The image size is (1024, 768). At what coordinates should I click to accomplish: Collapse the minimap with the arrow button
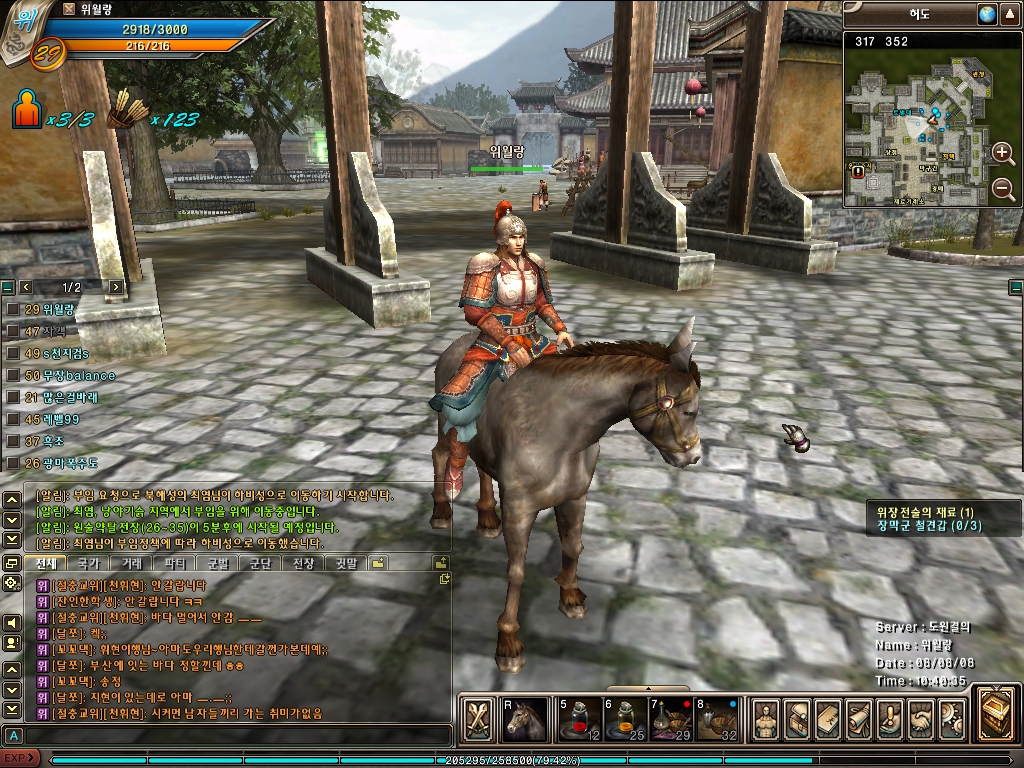click(x=1011, y=14)
